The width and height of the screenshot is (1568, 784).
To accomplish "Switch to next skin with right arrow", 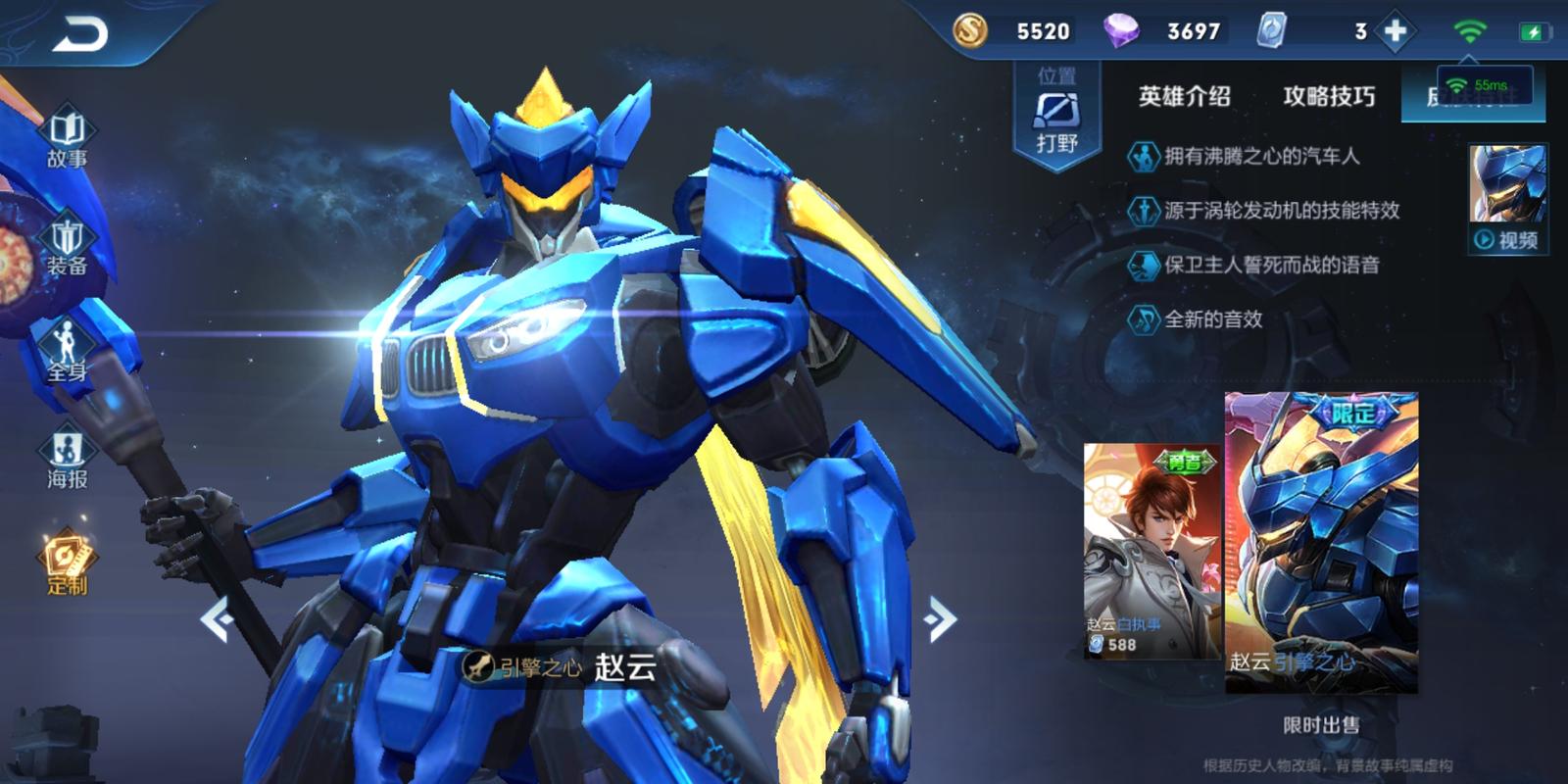I will point(939,619).
